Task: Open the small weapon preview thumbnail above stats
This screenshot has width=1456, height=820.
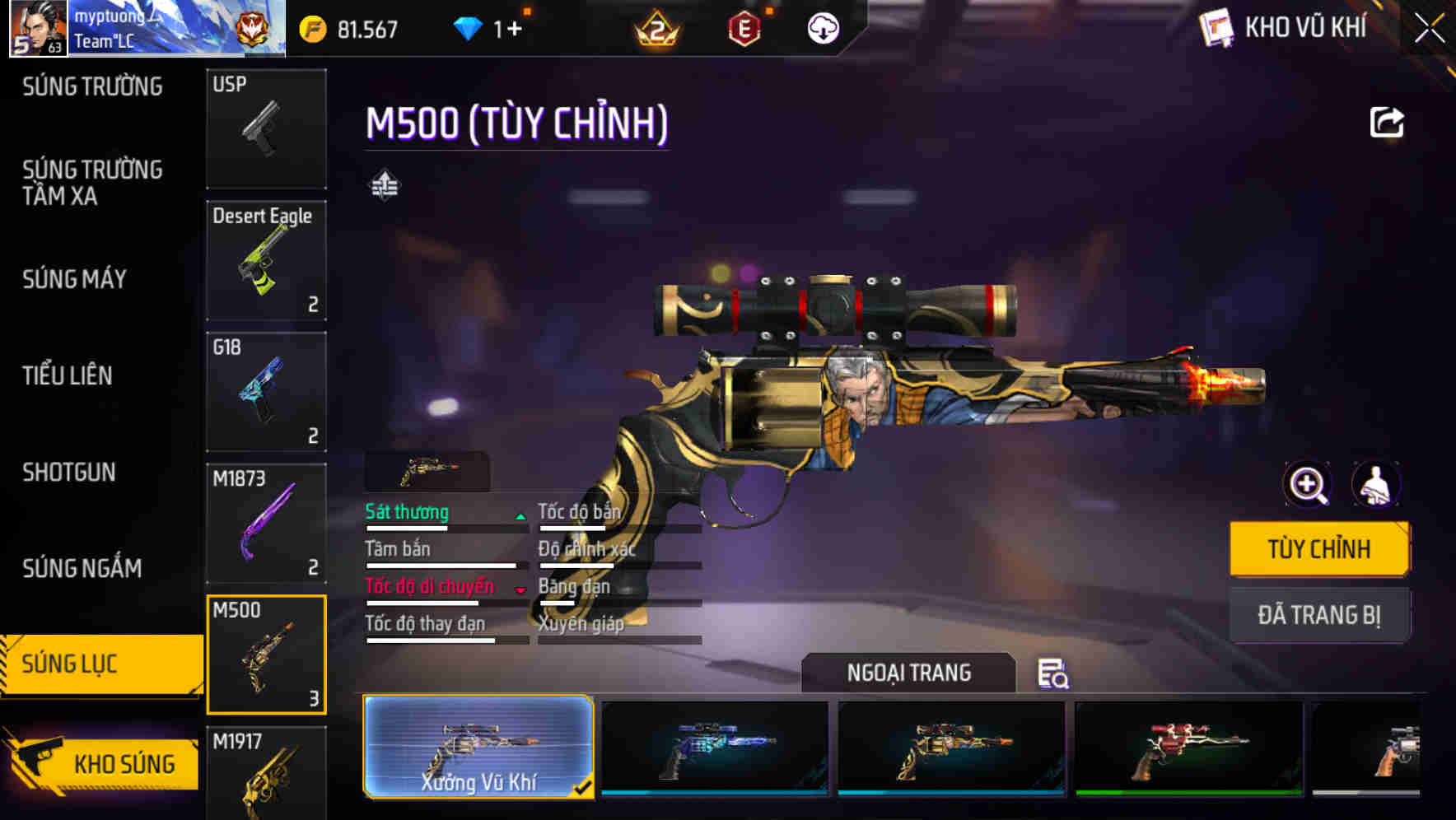Action: click(x=427, y=470)
